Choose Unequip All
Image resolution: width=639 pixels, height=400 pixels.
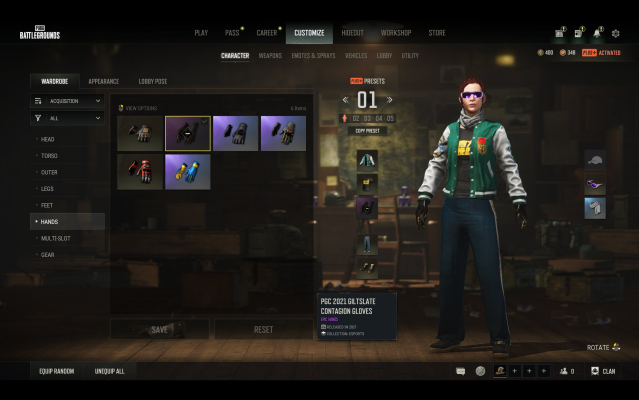[109, 371]
